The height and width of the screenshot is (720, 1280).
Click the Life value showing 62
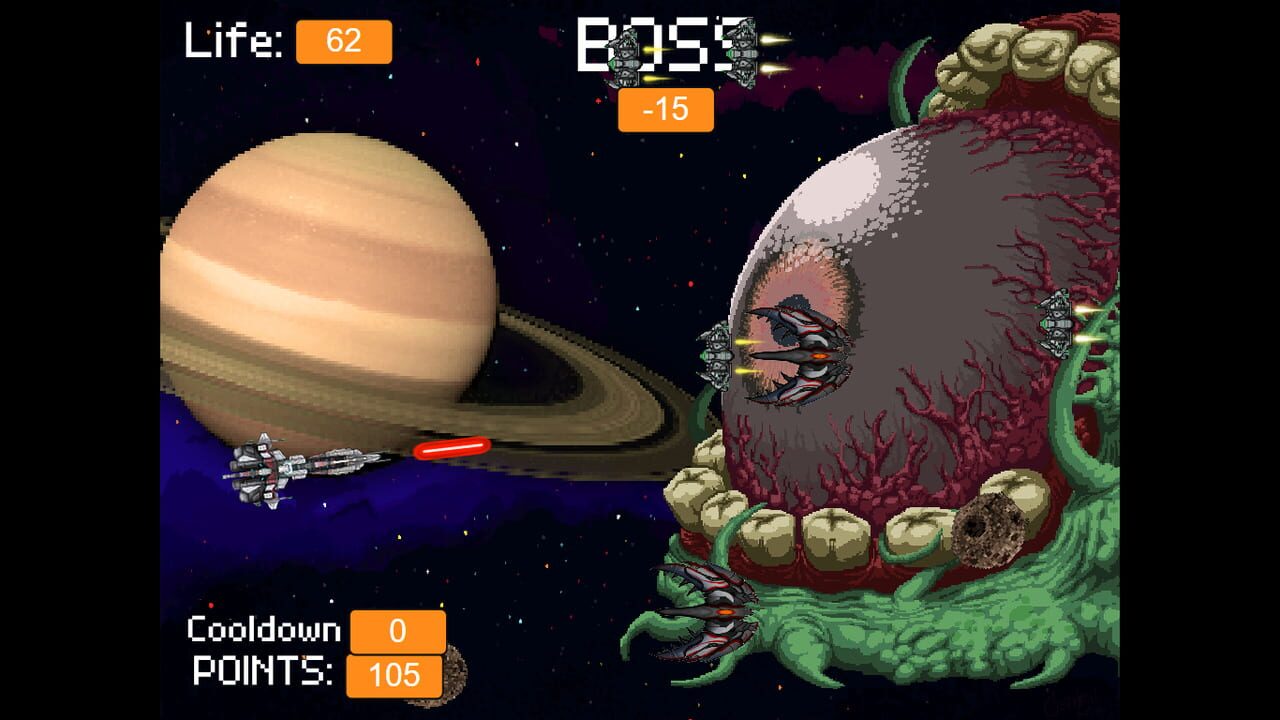345,42
